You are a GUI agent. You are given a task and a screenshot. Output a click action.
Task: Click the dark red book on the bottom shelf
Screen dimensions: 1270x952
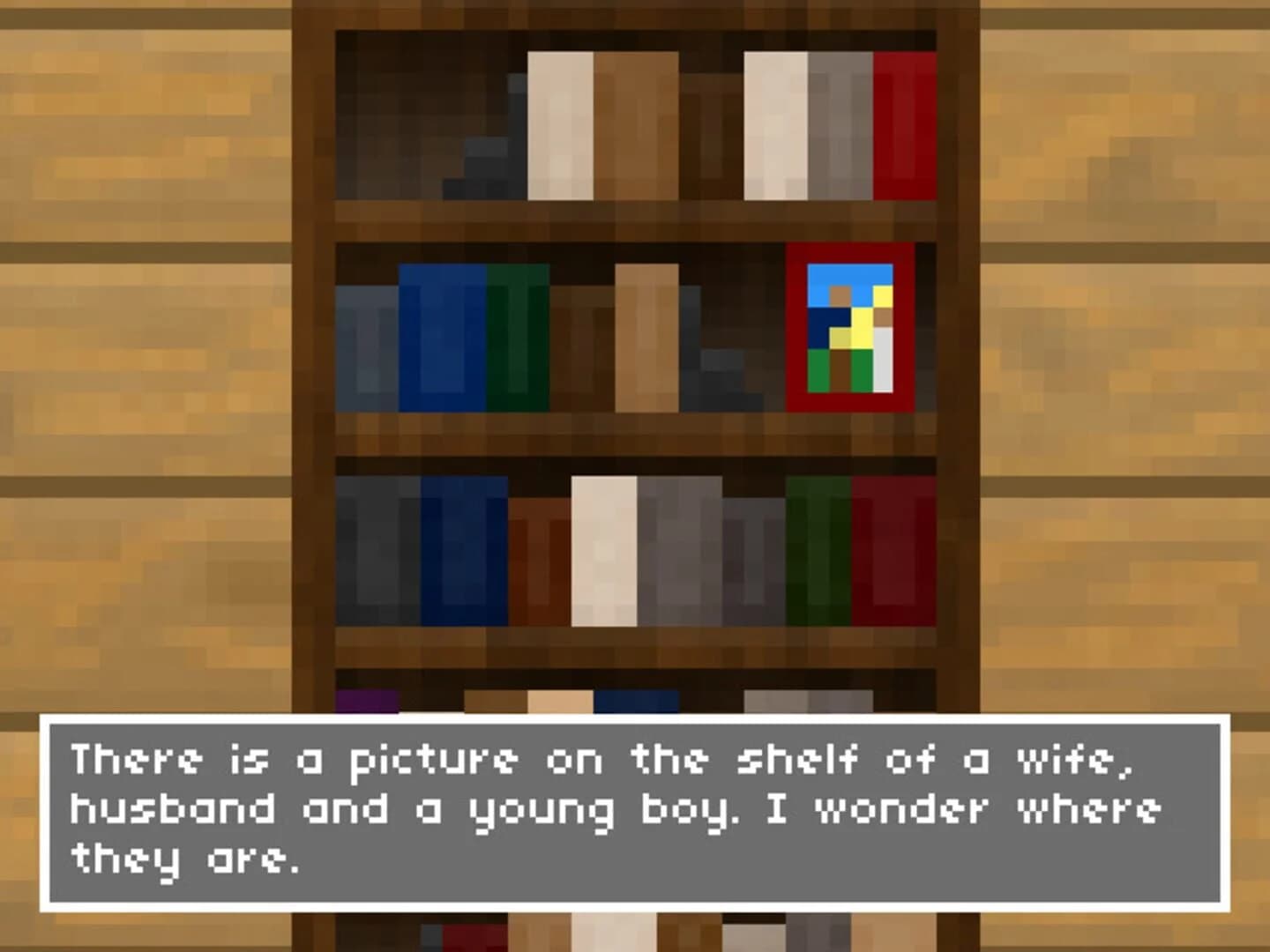472,934
